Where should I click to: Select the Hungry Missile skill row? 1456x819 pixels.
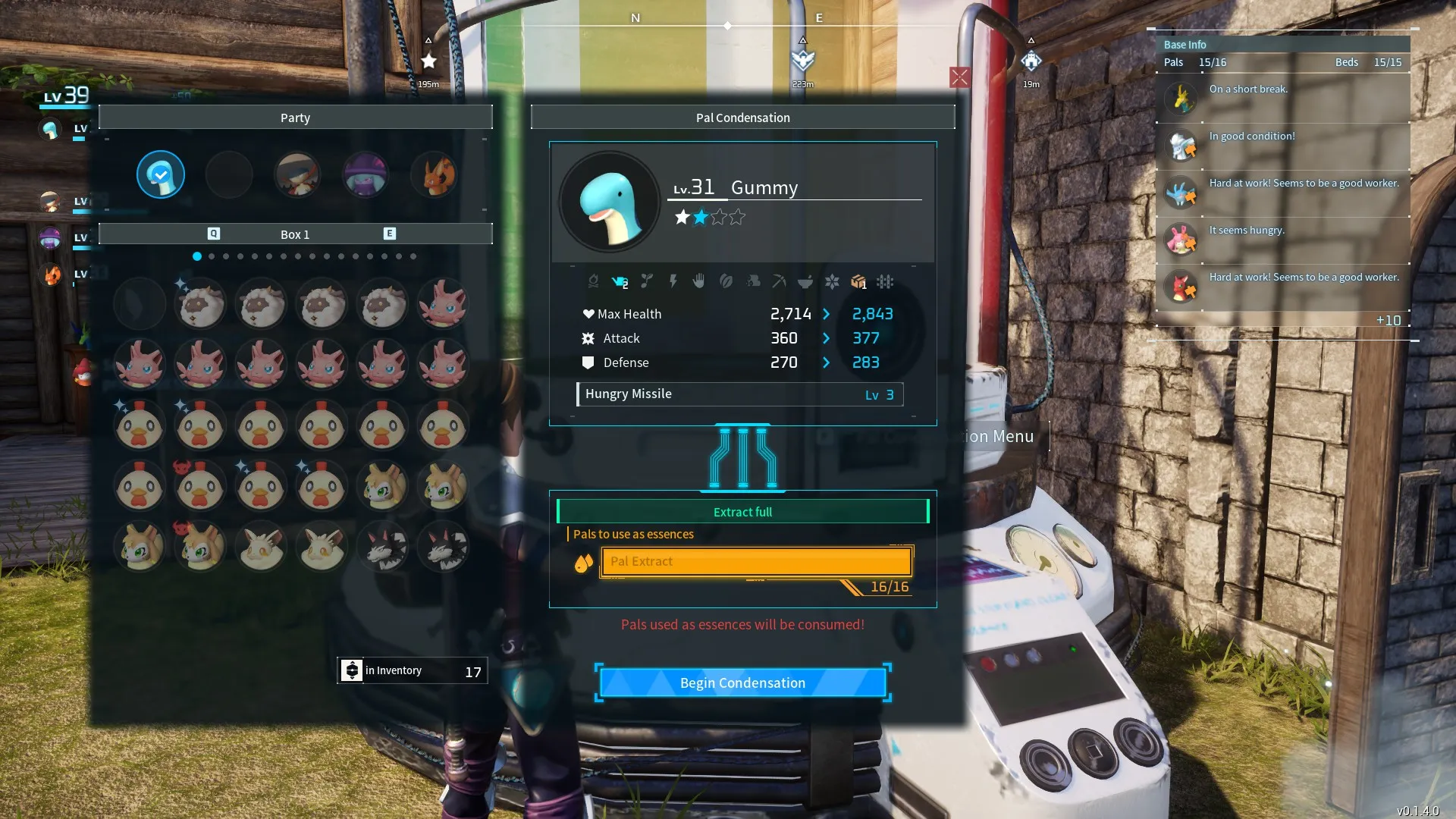[x=740, y=394]
